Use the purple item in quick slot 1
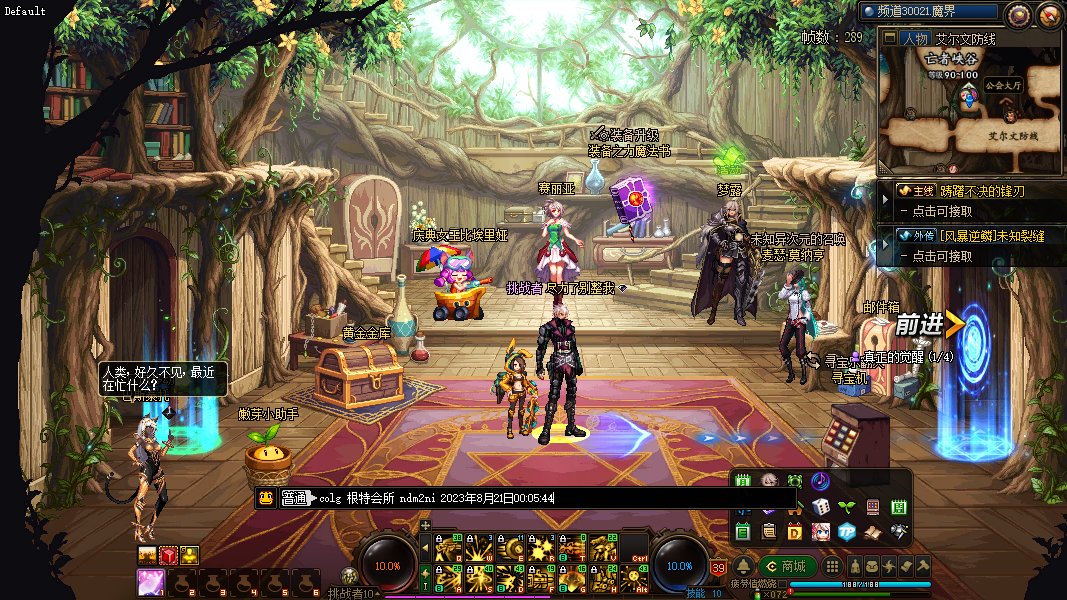This screenshot has height=600, width=1067. [151, 581]
